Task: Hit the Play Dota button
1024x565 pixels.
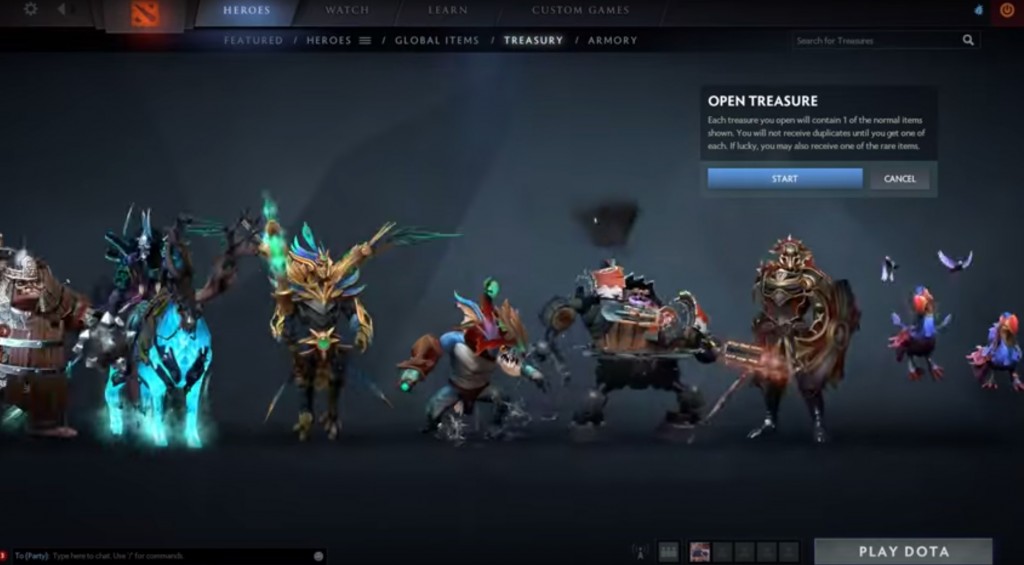Action: (903, 551)
